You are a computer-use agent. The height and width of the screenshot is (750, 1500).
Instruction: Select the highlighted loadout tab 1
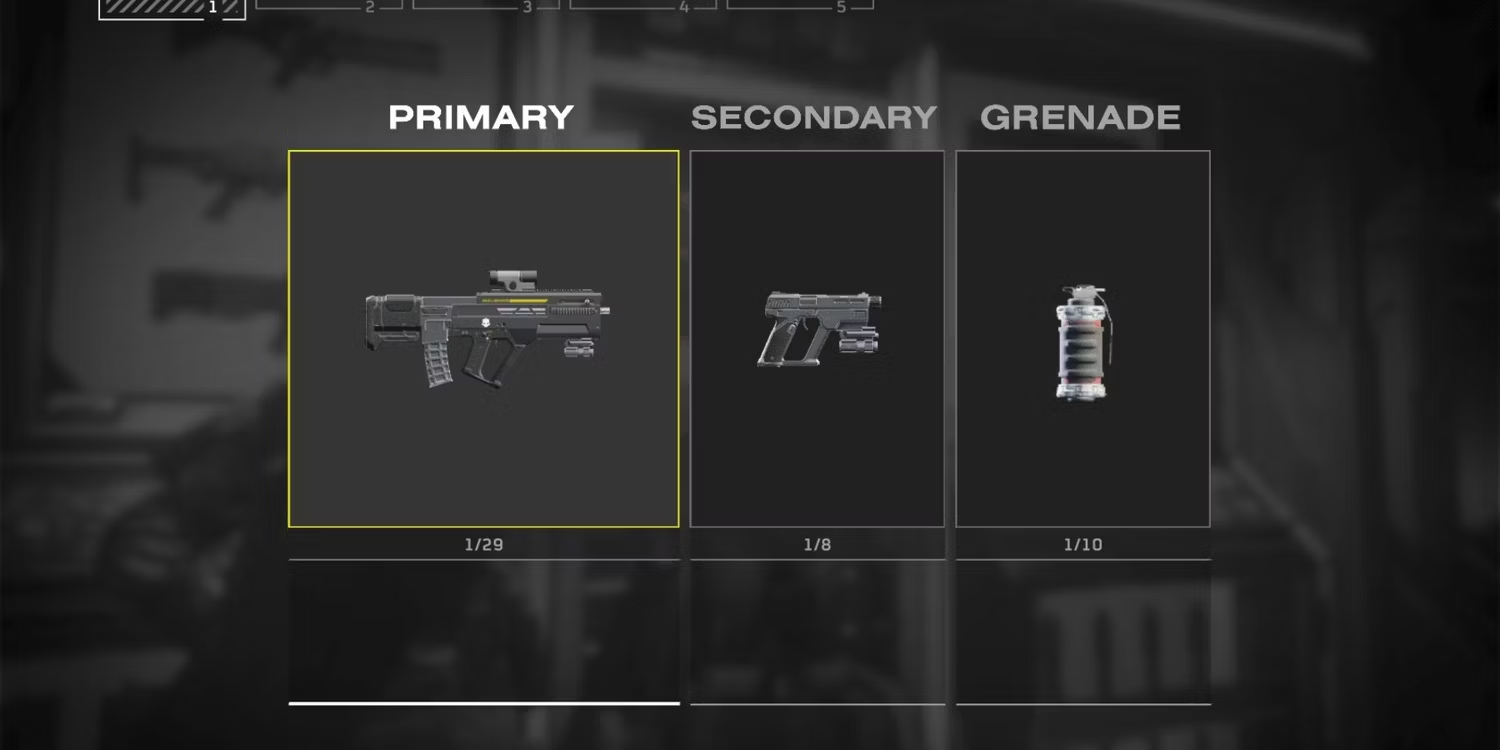(172, 8)
